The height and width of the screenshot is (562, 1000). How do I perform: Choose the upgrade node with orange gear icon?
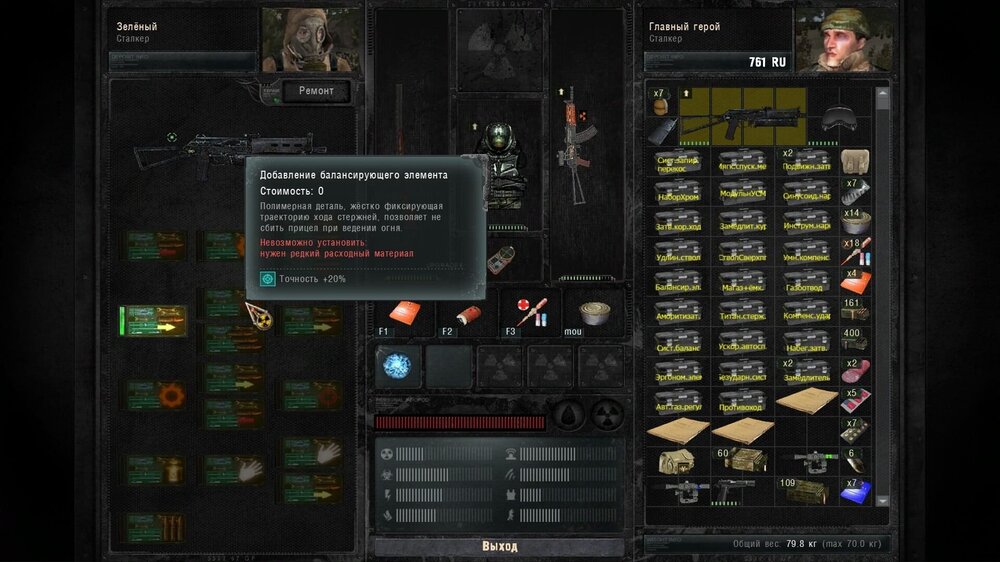156,395
